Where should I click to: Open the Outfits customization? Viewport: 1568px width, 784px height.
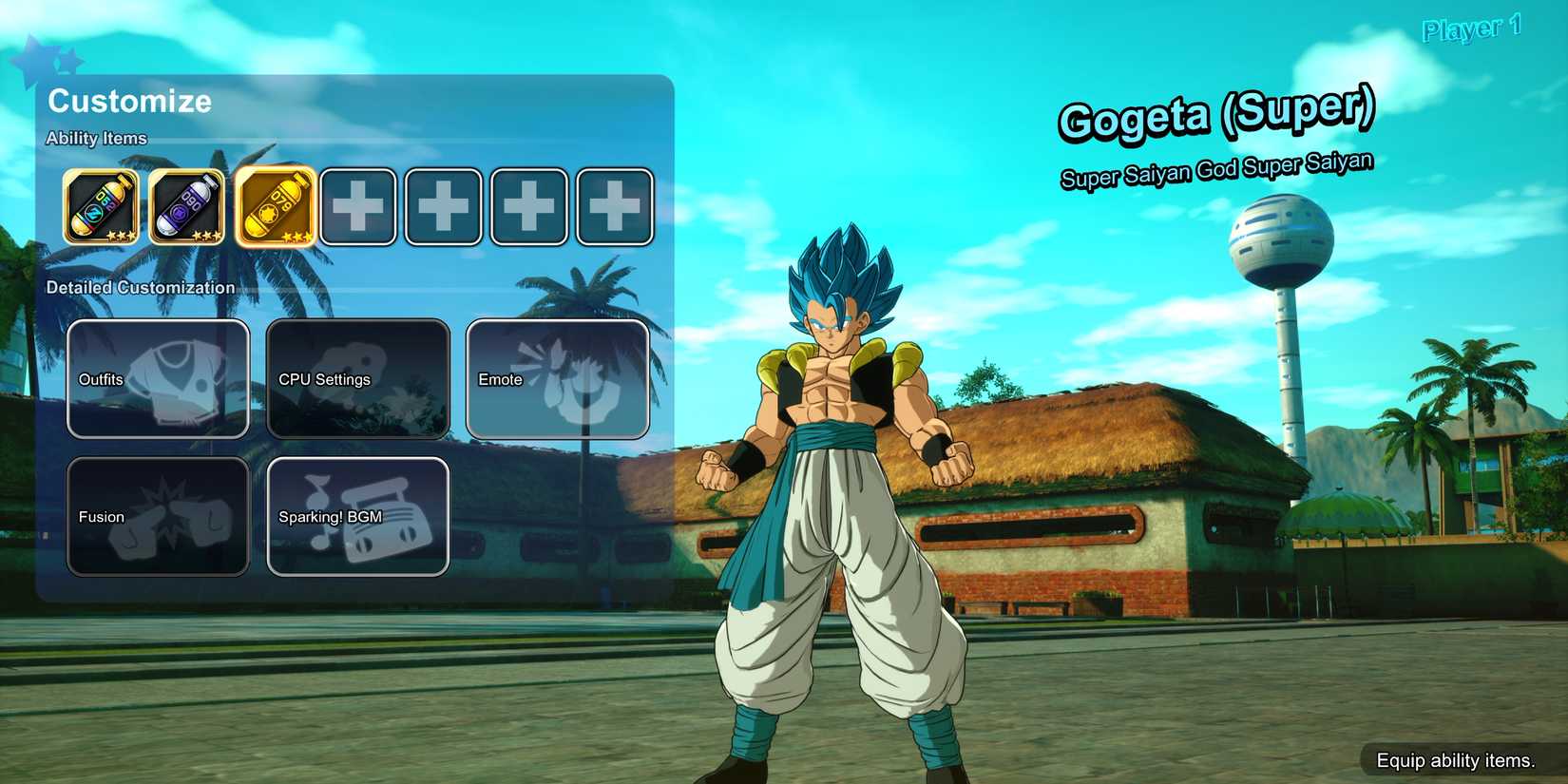[157, 378]
